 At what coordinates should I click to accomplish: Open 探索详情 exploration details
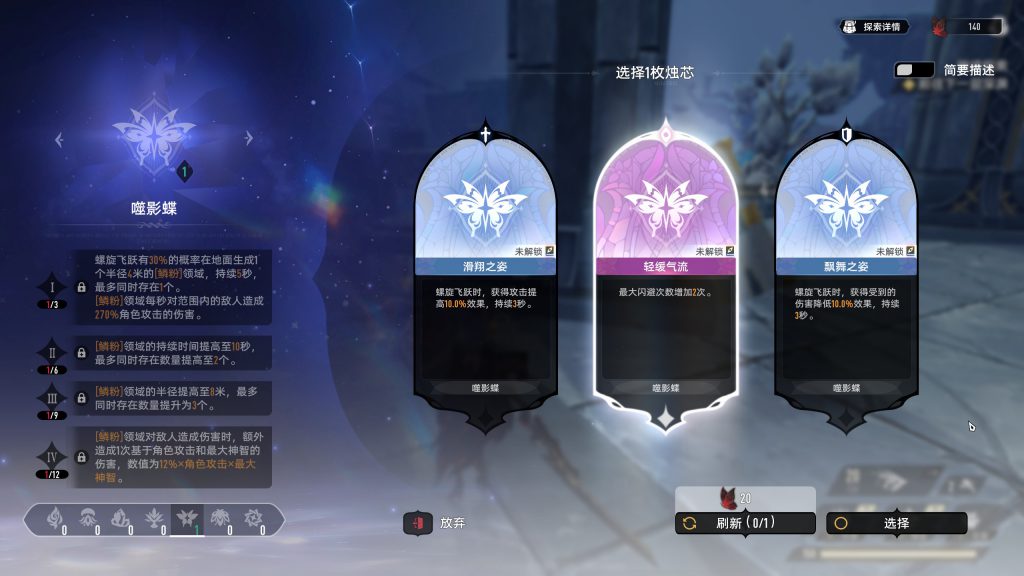tap(874, 27)
